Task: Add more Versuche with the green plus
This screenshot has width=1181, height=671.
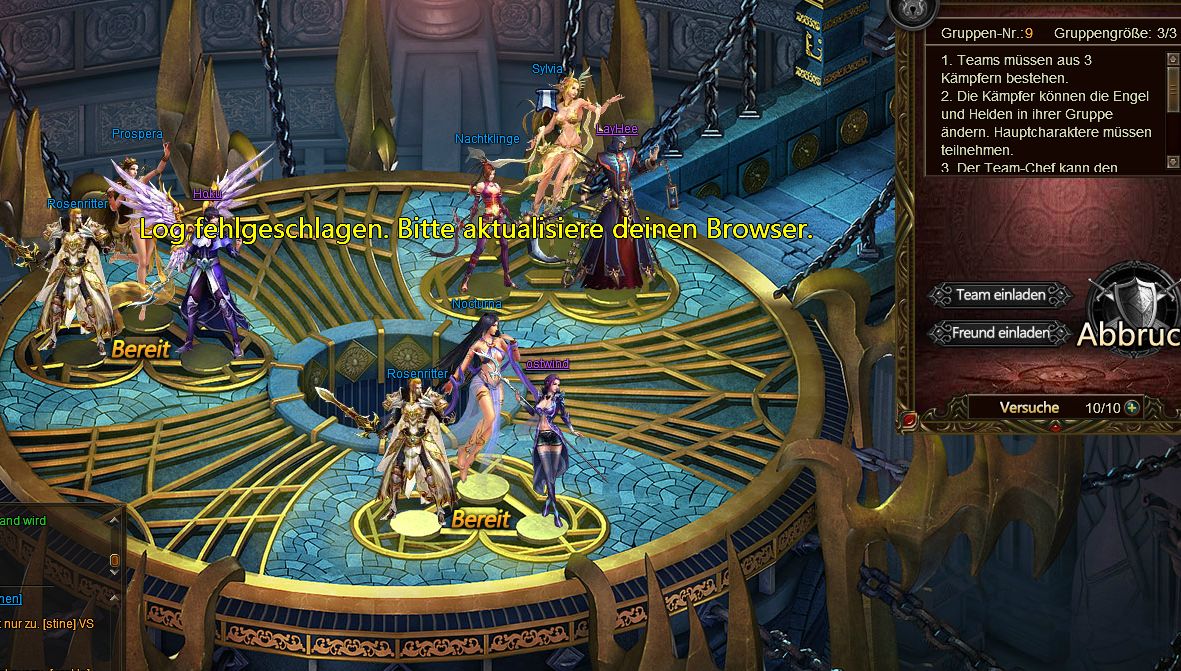Action: [x=1132, y=408]
